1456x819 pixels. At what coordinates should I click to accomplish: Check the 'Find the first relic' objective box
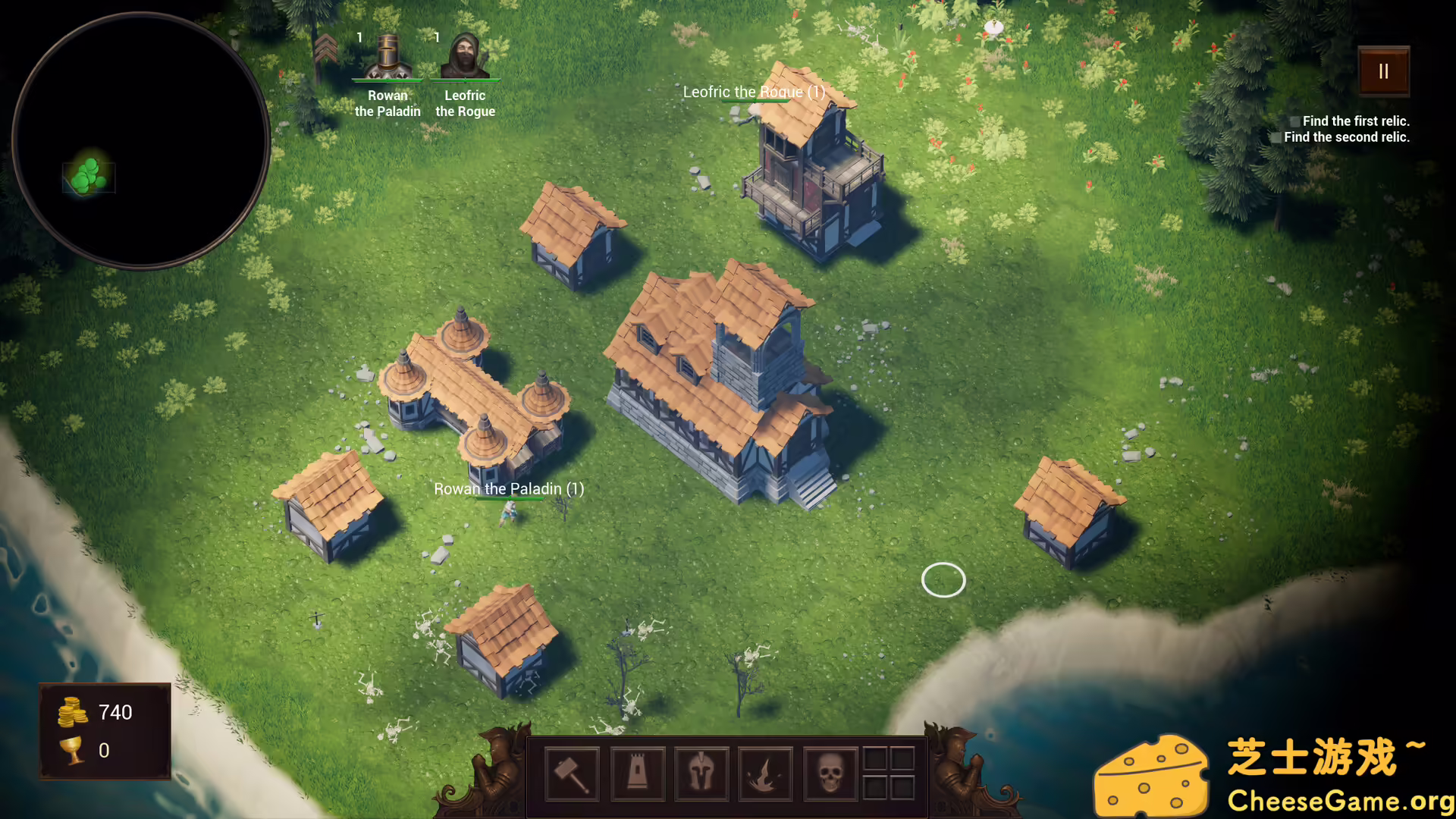1295,121
